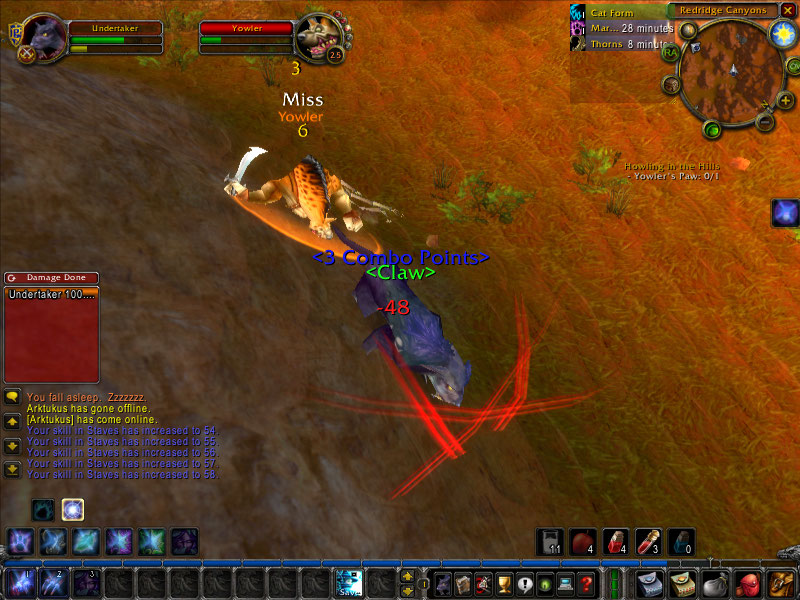This screenshot has height=600, width=800.
Task: Open the Damage Done meter header
Action: pos(51,278)
